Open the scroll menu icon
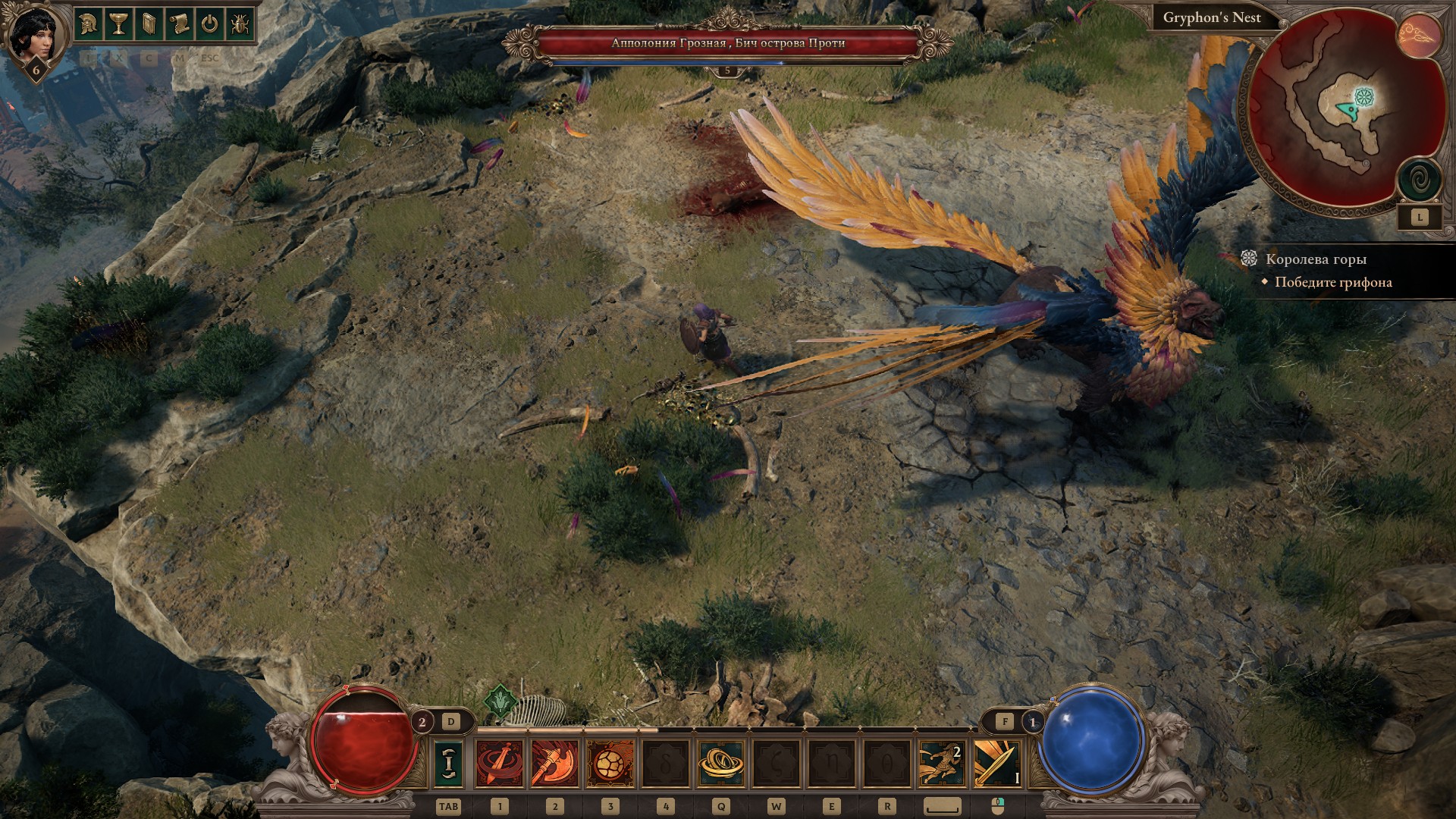Image resolution: width=1456 pixels, height=819 pixels. pyautogui.click(x=179, y=24)
